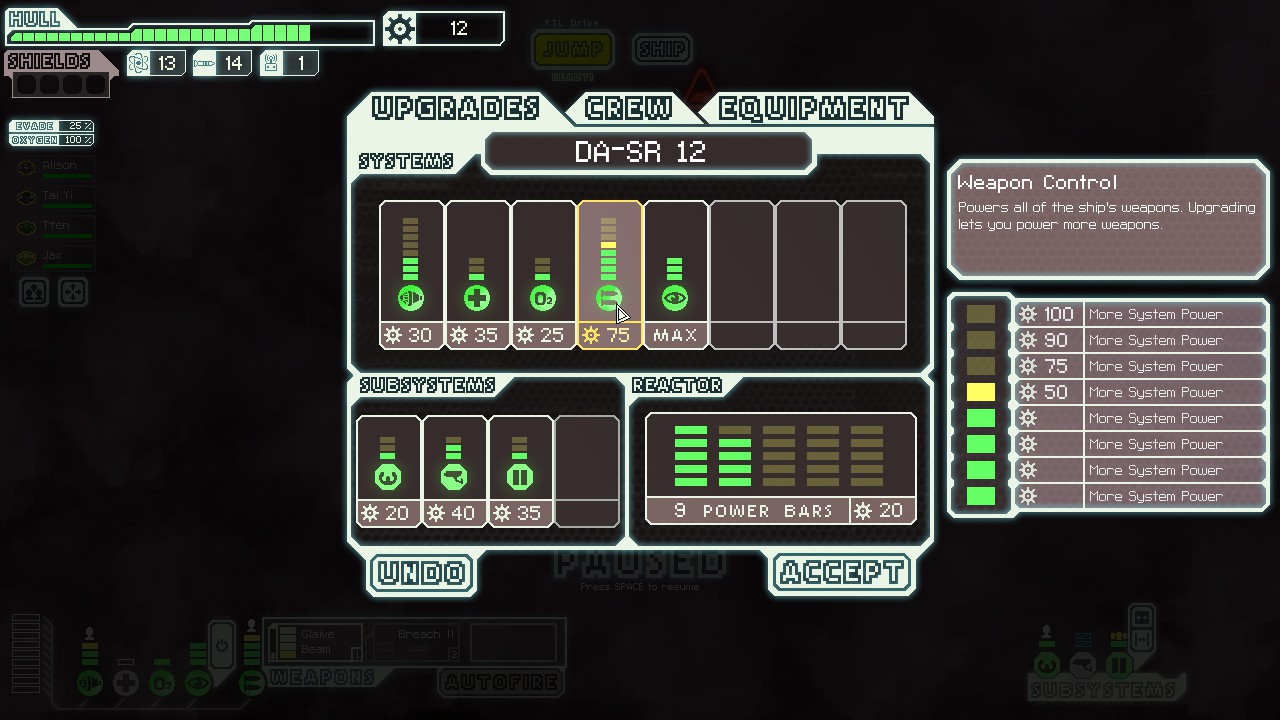Upgrade the Engines system for 30 scrap

tap(411, 274)
